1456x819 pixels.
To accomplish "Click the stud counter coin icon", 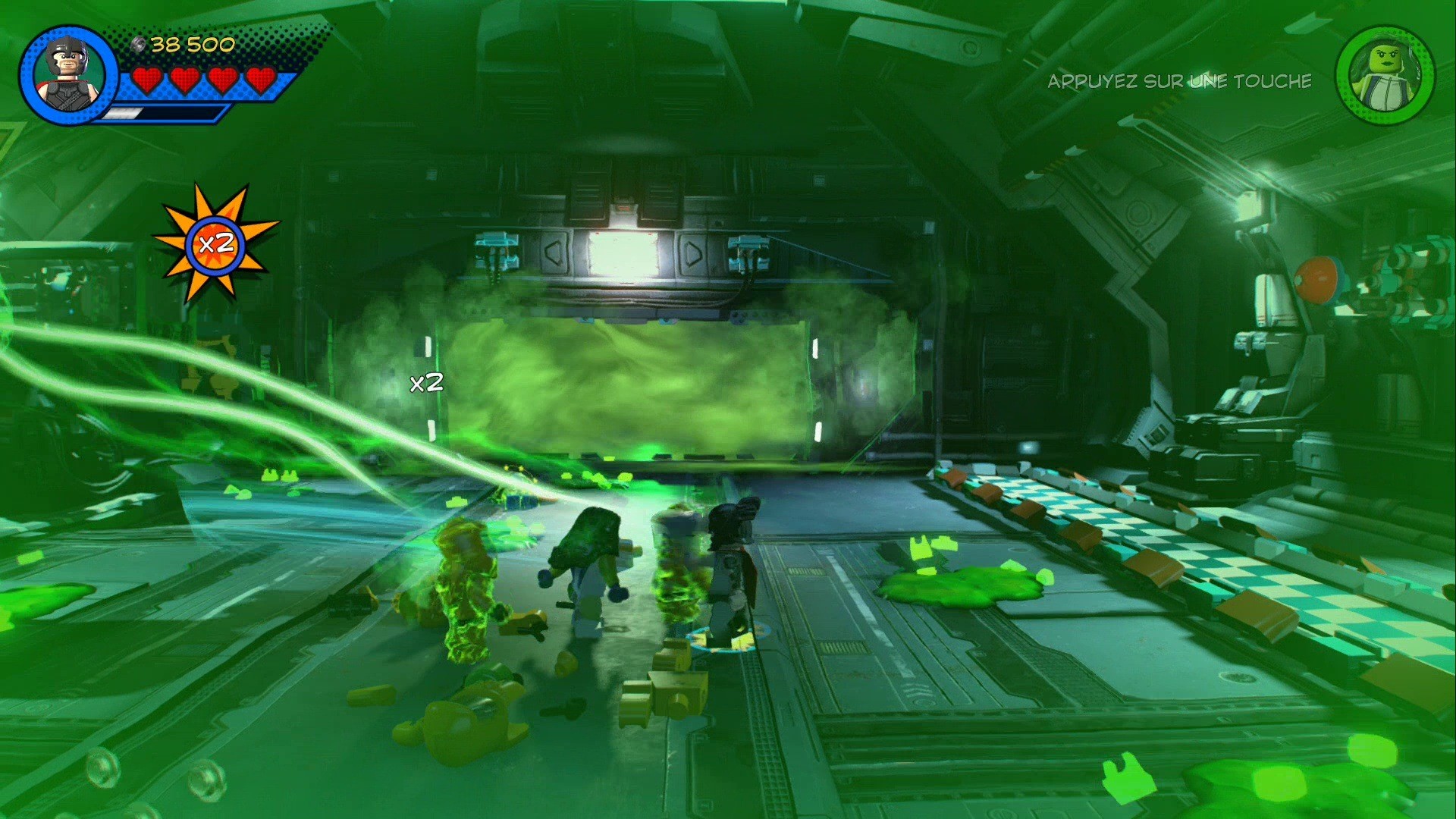I will pyautogui.click(x=139, y=43).
